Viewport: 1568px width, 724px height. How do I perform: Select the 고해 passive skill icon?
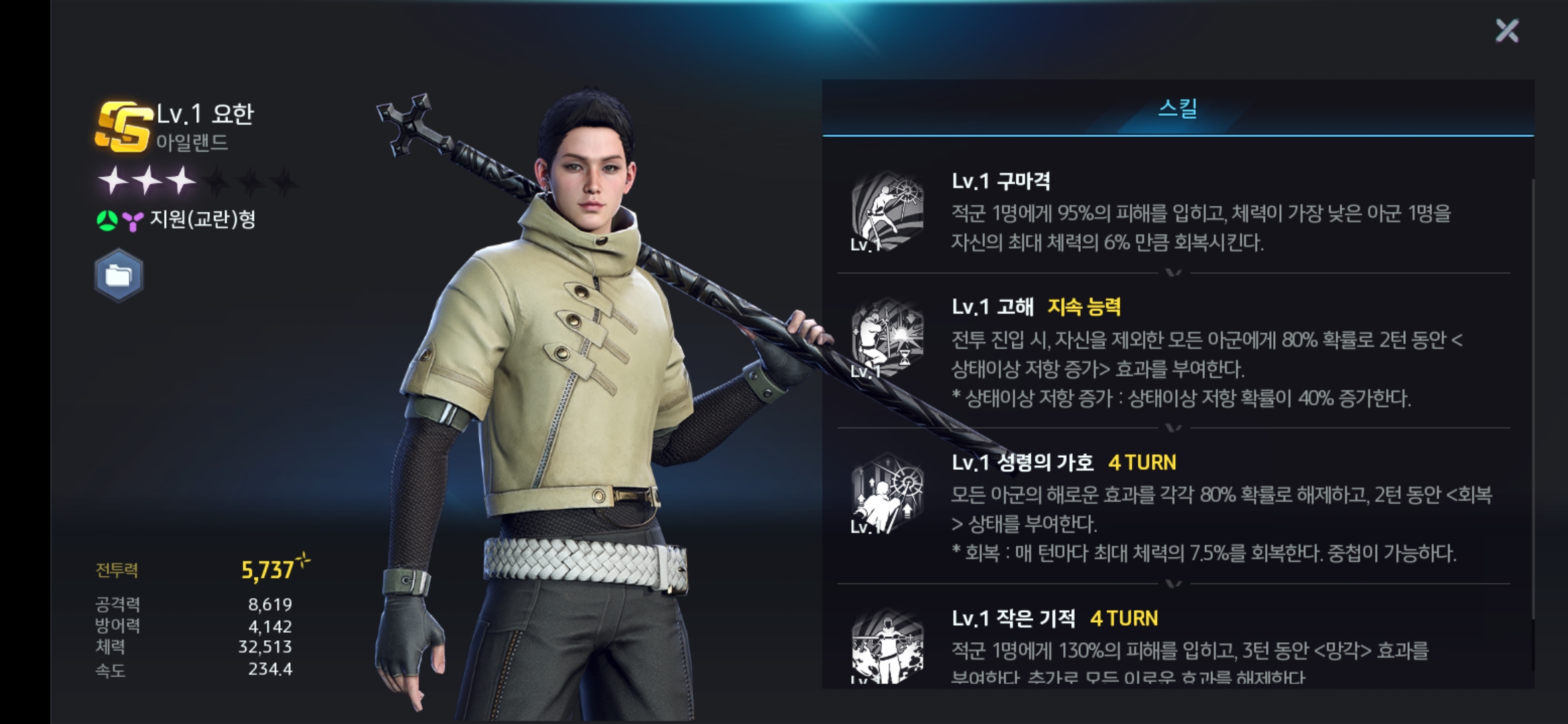point(887,339)
